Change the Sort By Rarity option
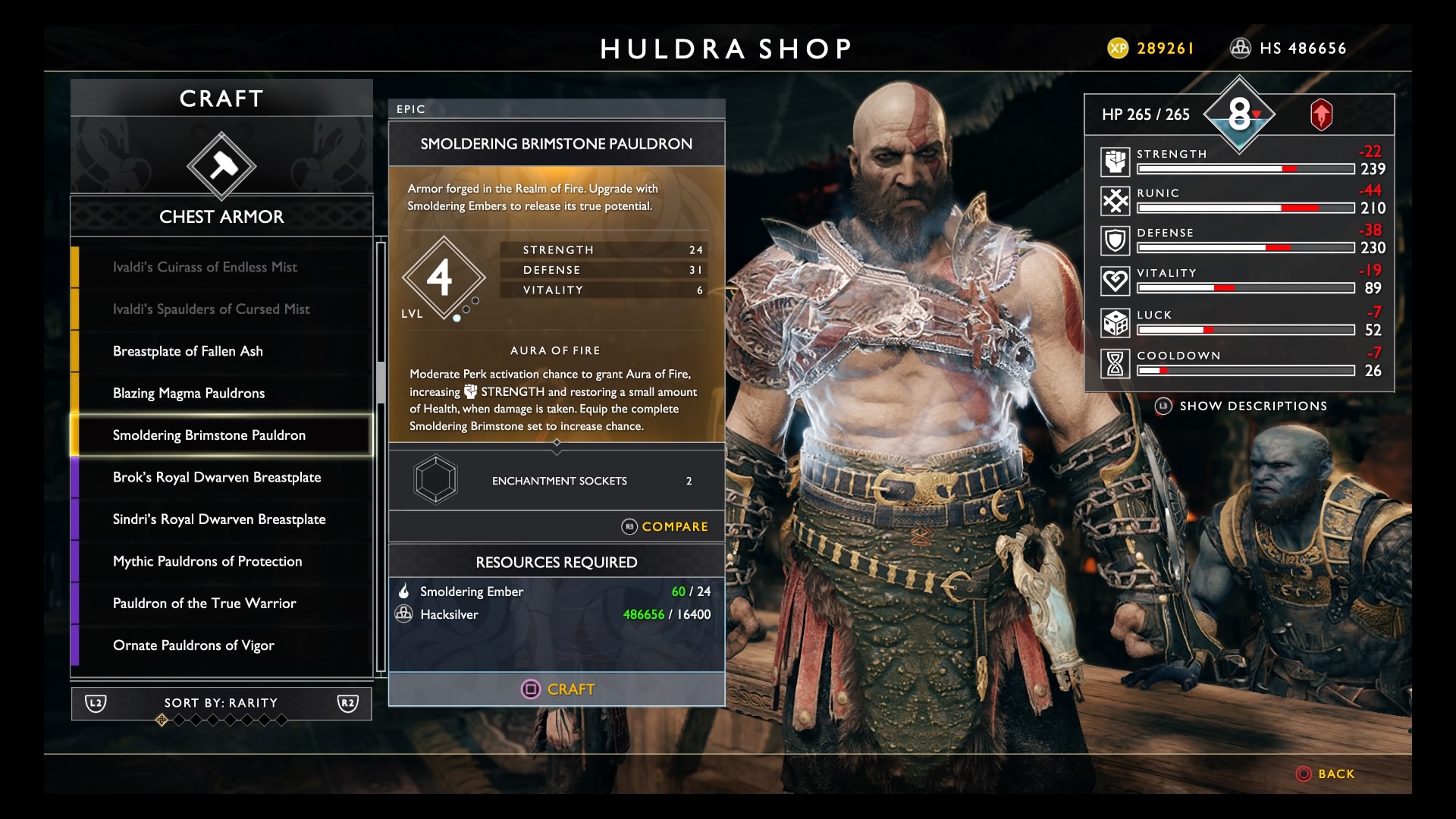 click(221, 704)
